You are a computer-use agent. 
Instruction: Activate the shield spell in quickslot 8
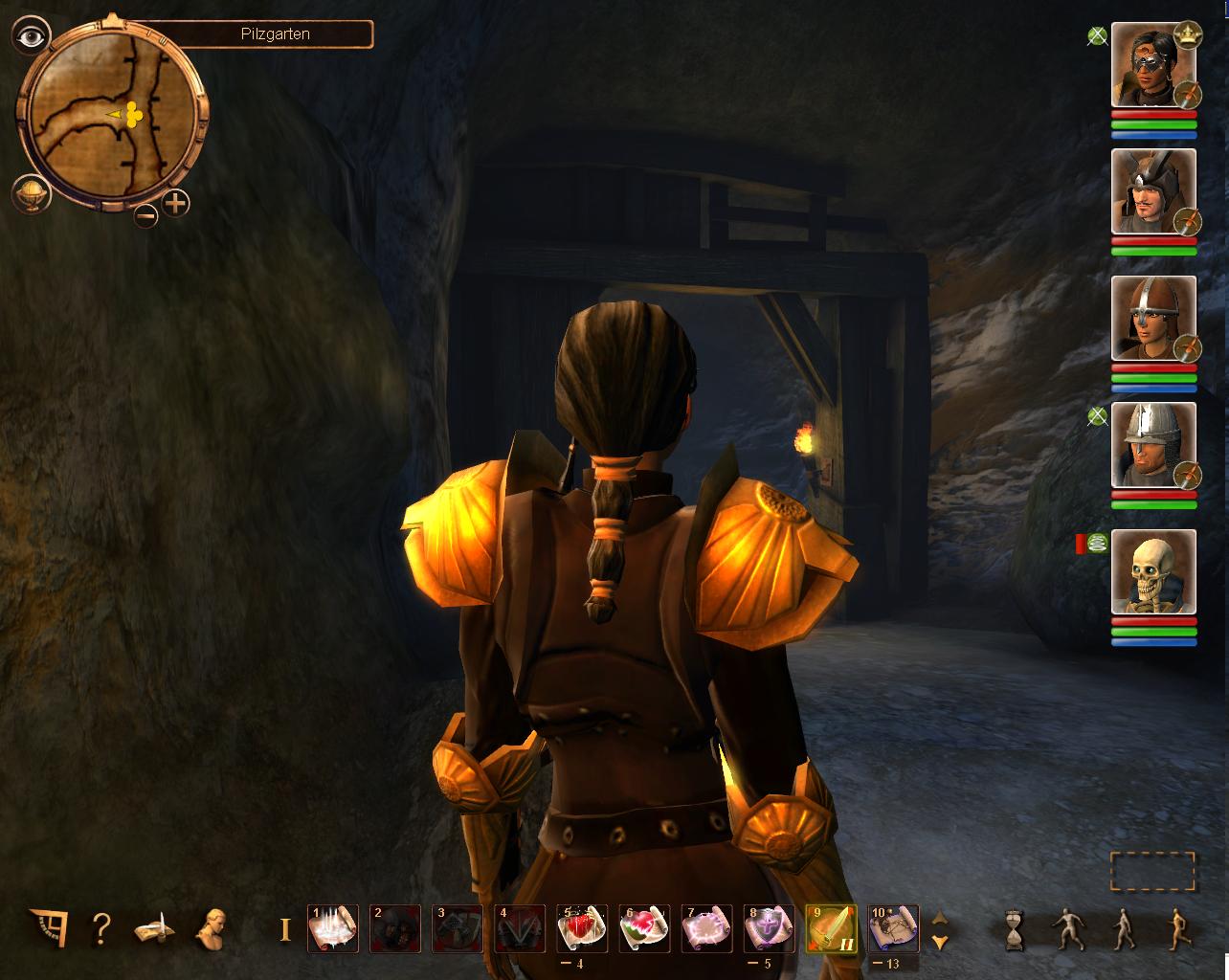[769, 928]
